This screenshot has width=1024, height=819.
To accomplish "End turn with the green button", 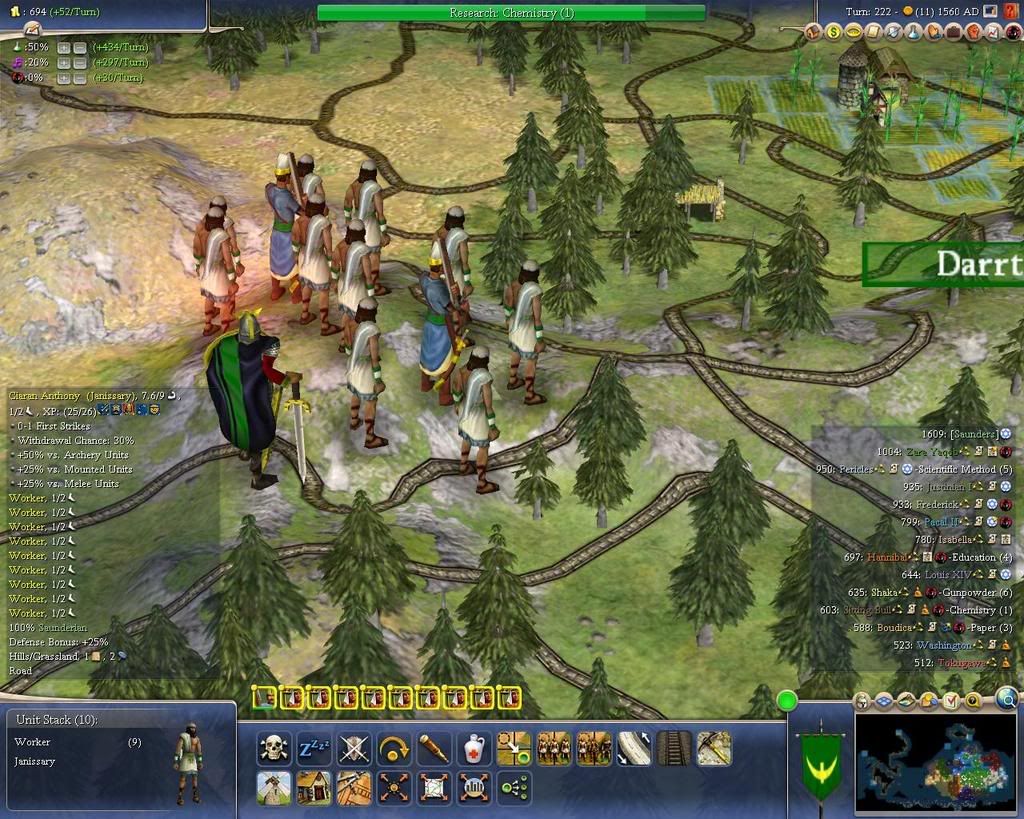I will pyautogui.click(x=788, y=701).
